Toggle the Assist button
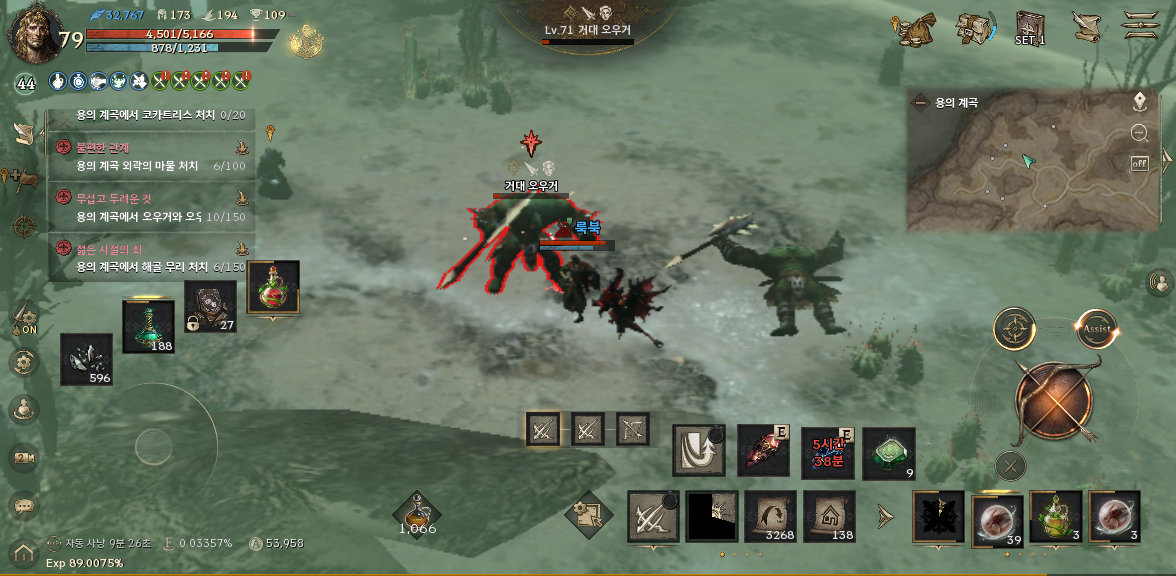This screenshot has width=1176, height=576. (1095, 328)
